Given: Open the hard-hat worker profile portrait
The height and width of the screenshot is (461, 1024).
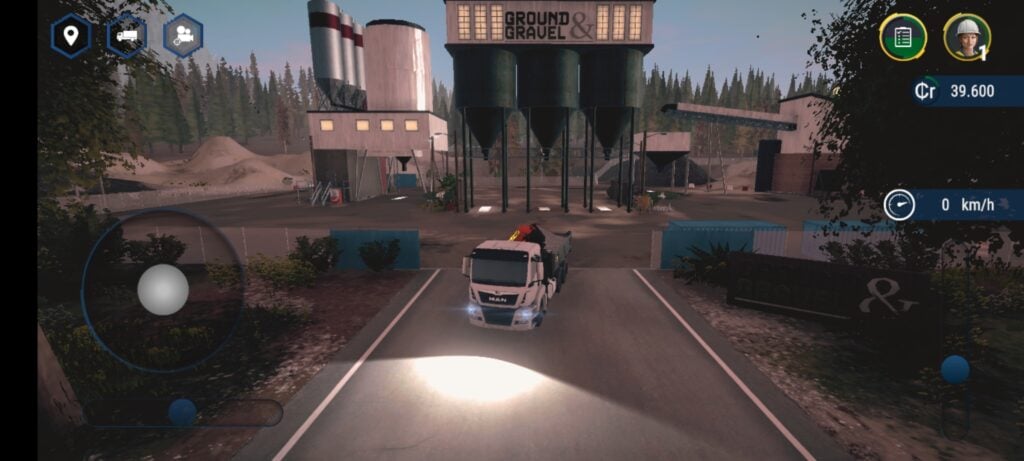Looking at the screenshot, I should coord(966,37).
